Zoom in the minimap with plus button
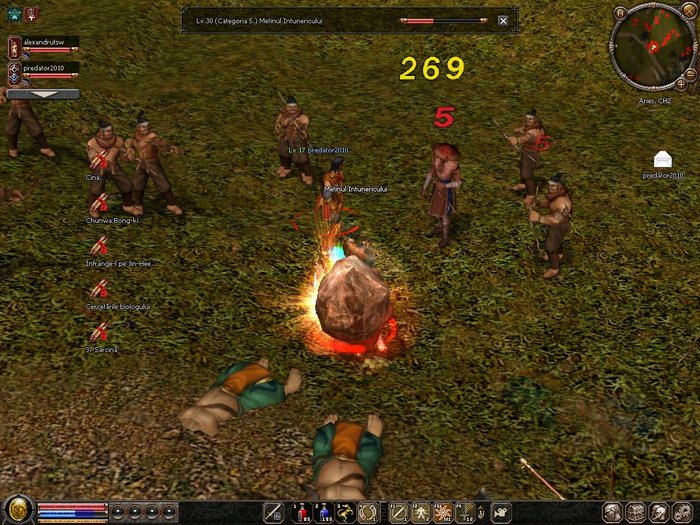The image size is (700, 525). click(x=681, y=84)
